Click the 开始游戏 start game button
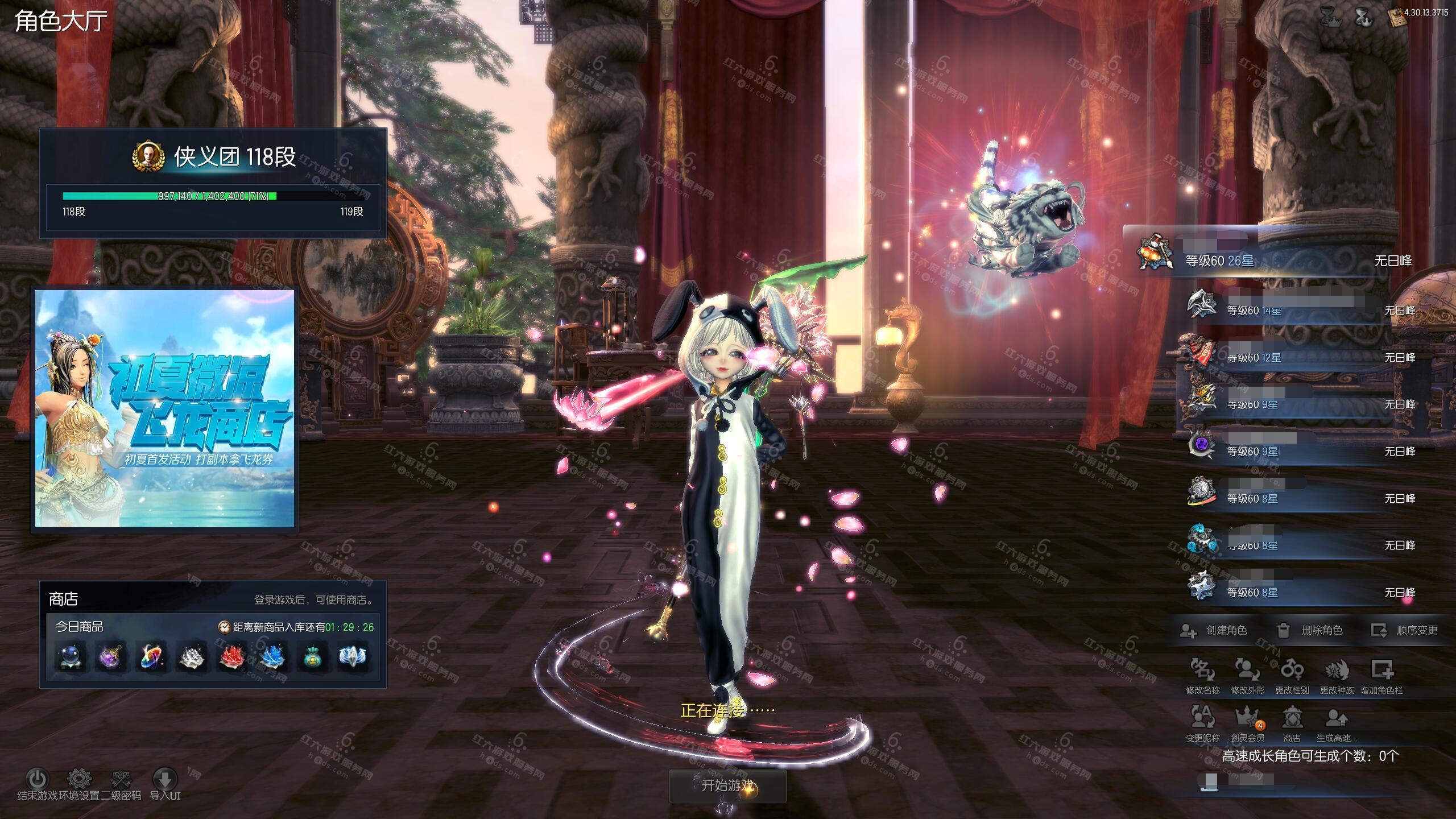 coord(727,785)
